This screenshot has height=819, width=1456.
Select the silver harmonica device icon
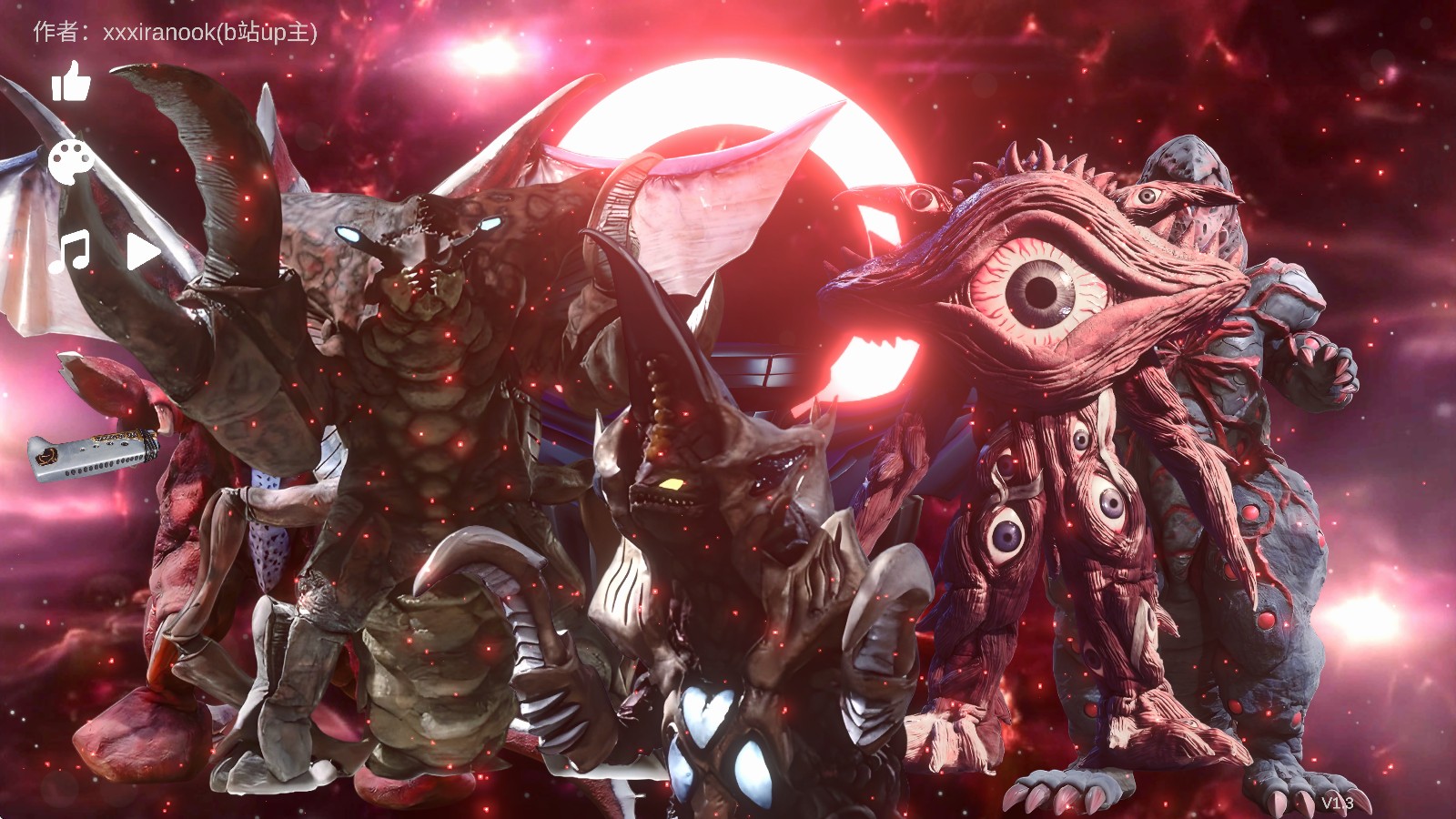(x=92, y=454)
